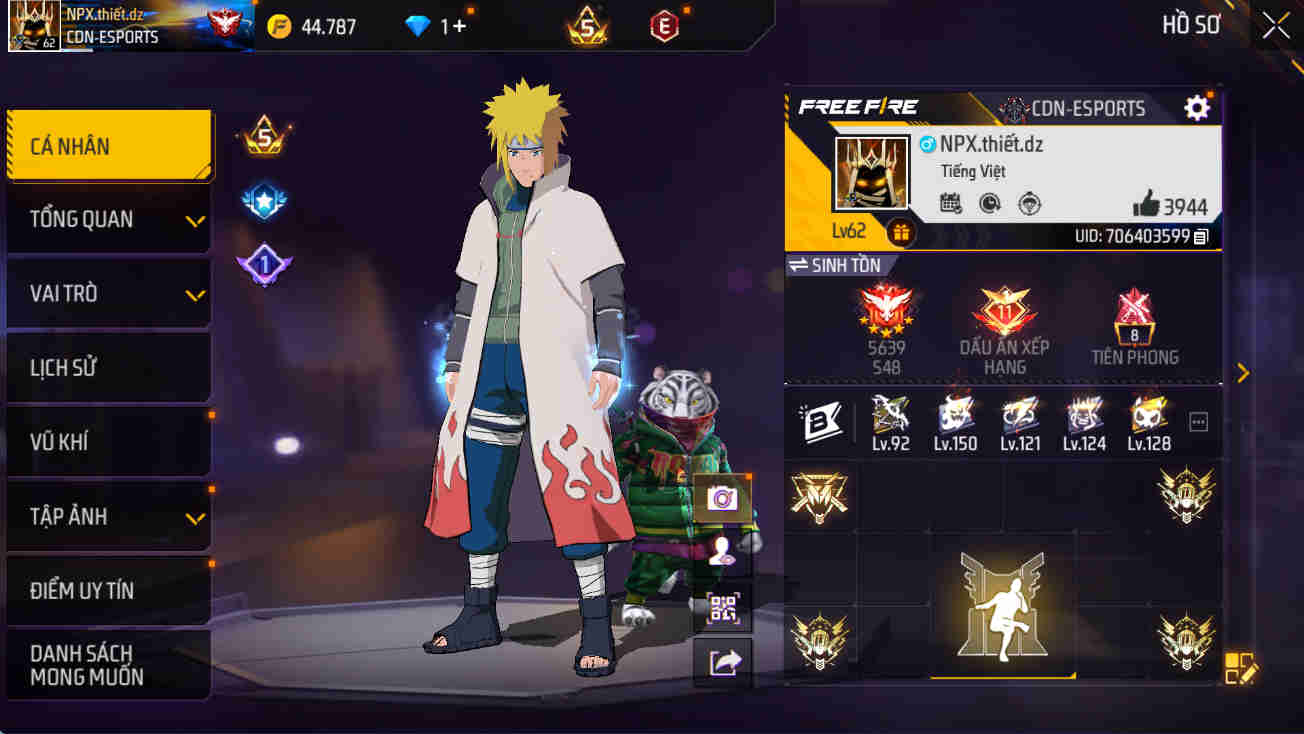Screen dimensions: 1304x734
Task: Expand the TẬP ẢNH section
Action: (x=109, y=516)
